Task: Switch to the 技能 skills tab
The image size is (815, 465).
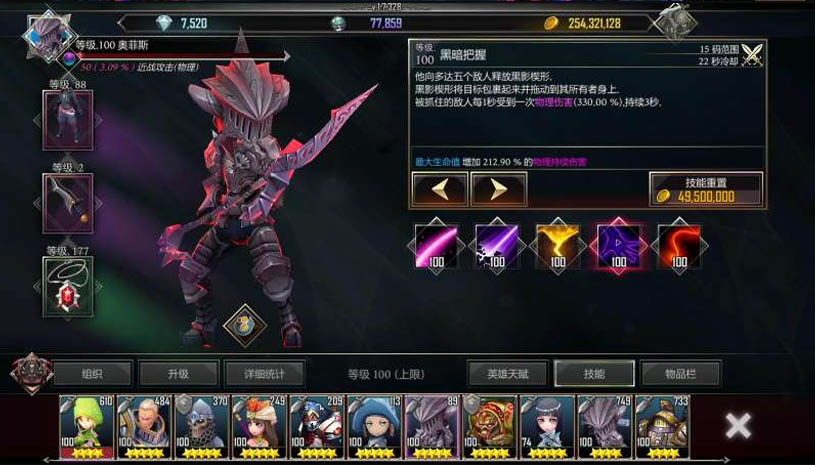Action: click(594, 373)
